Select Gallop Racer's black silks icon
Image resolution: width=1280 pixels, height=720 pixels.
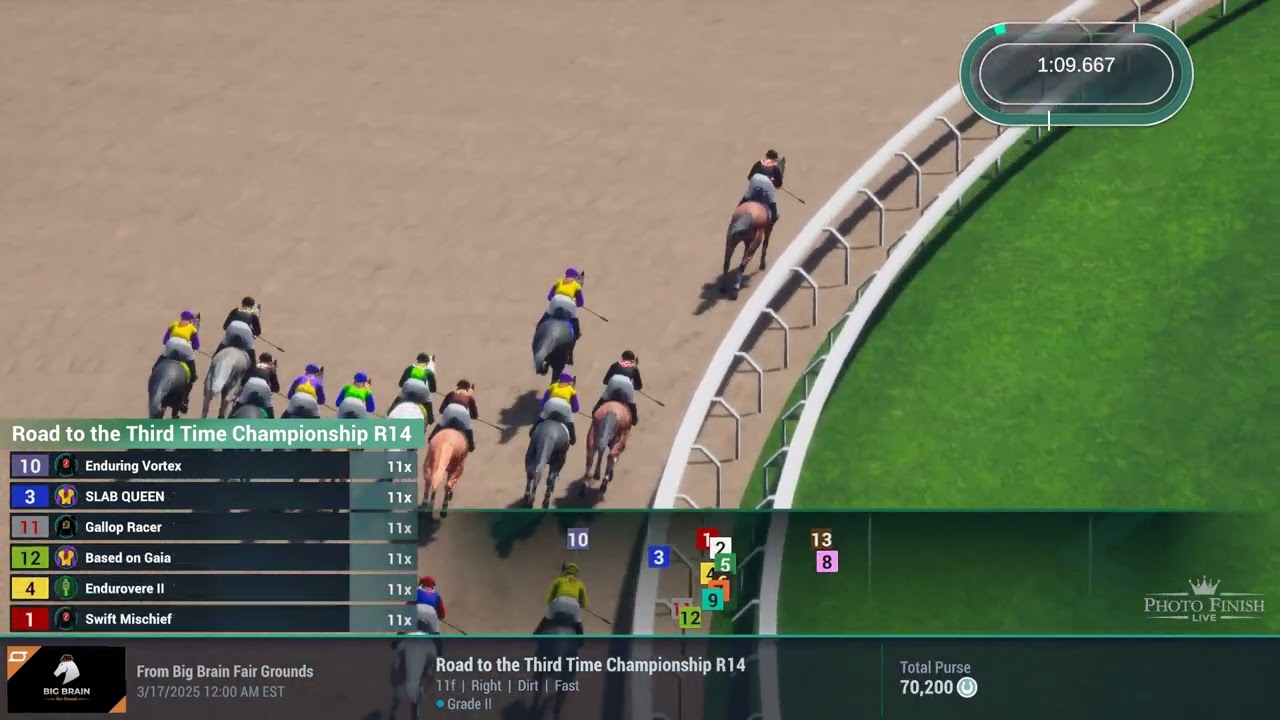(65, 527)
